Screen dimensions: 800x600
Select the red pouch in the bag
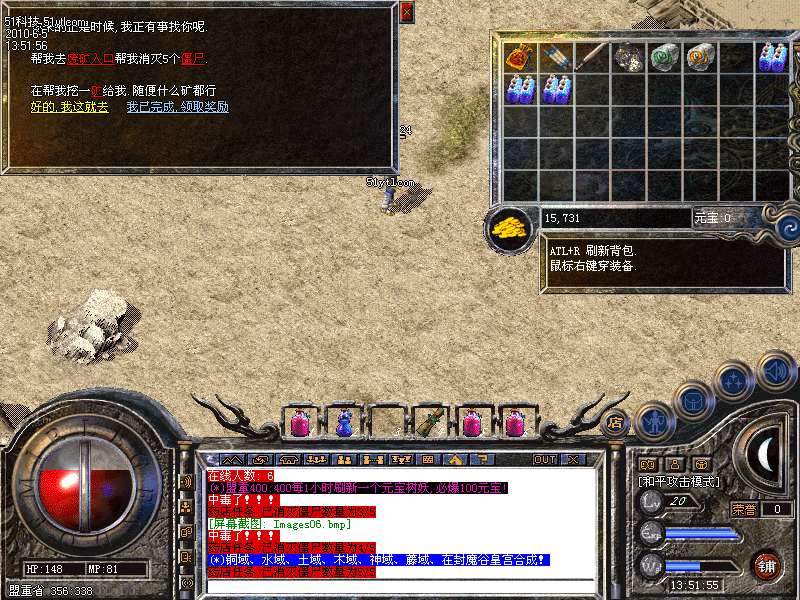pos(517,57)
